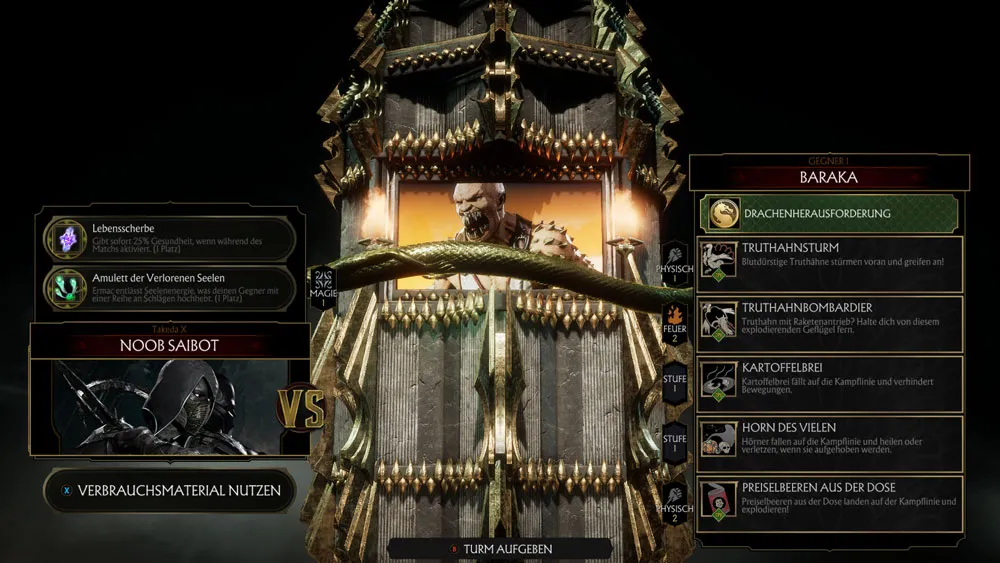This screenshot has height=563, width=1000.
Task: Select the Baraka opponent header
Action: coord(829,177)
